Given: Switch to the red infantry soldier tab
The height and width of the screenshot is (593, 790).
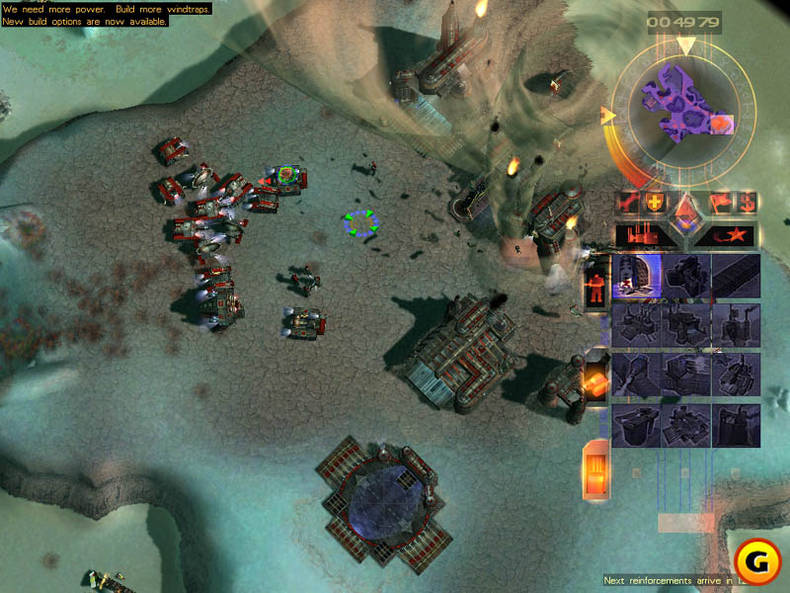Looking at the screenshot, I should coord(596,283).
